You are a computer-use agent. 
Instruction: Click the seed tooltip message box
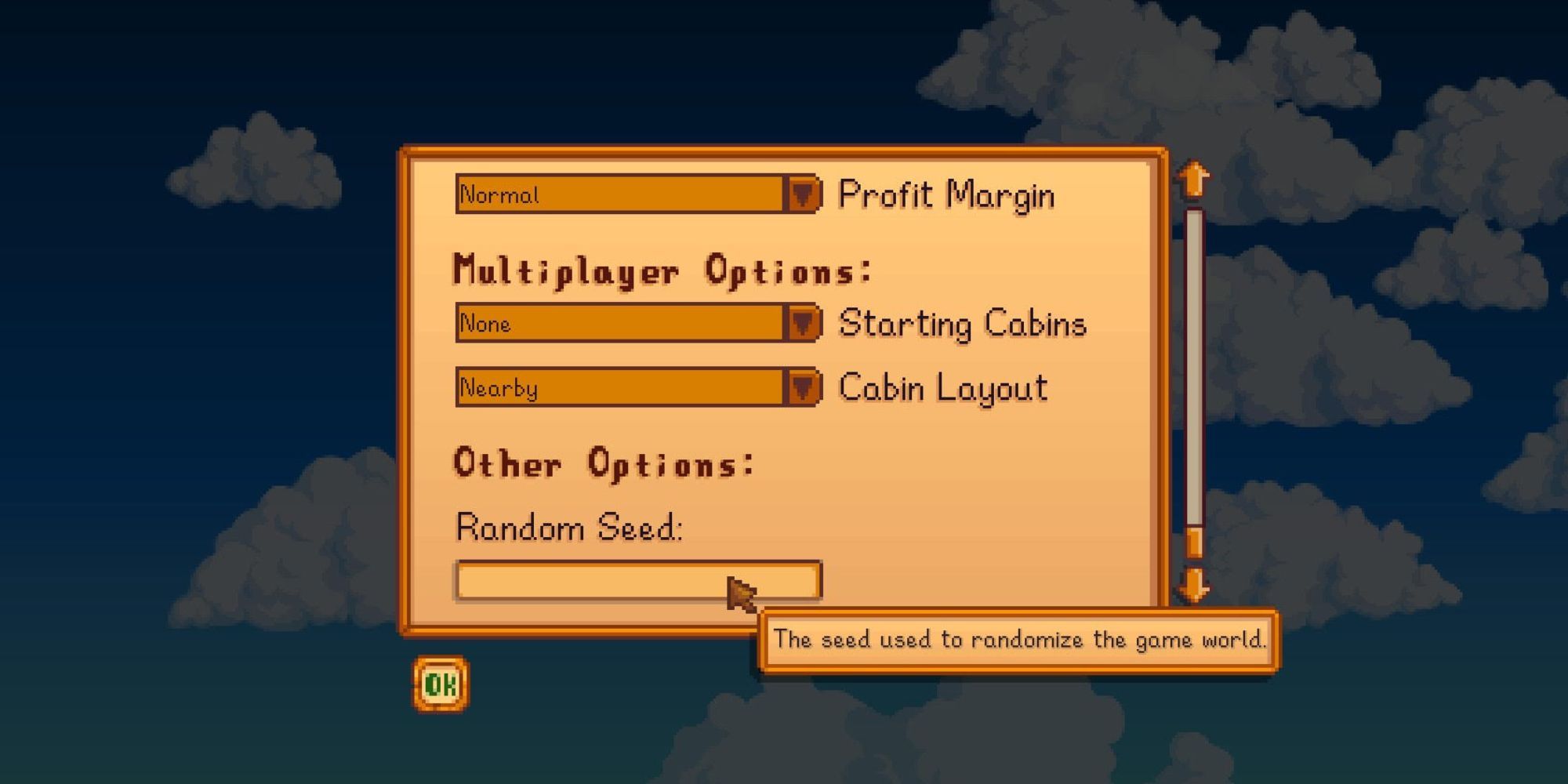tap(1019, 639)
